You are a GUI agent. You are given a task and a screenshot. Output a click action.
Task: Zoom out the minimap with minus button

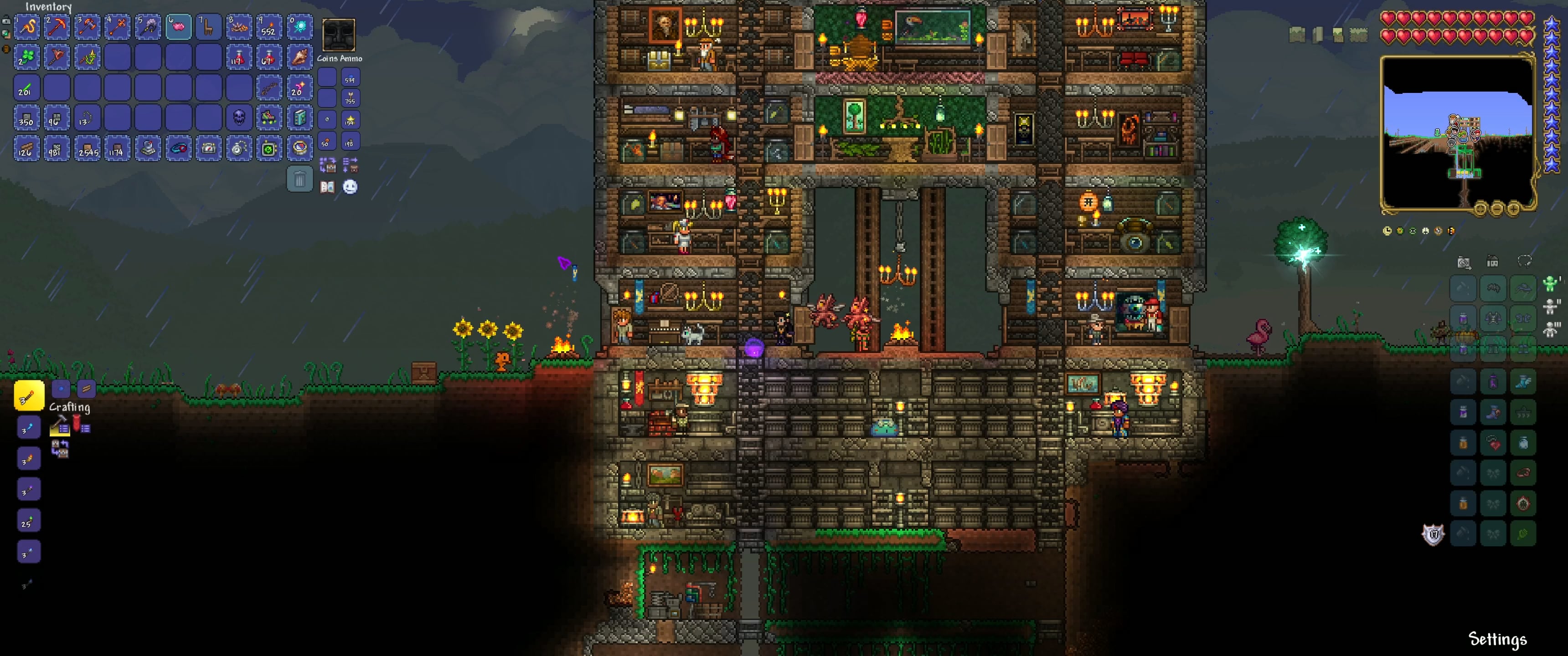click(1497, 210)
